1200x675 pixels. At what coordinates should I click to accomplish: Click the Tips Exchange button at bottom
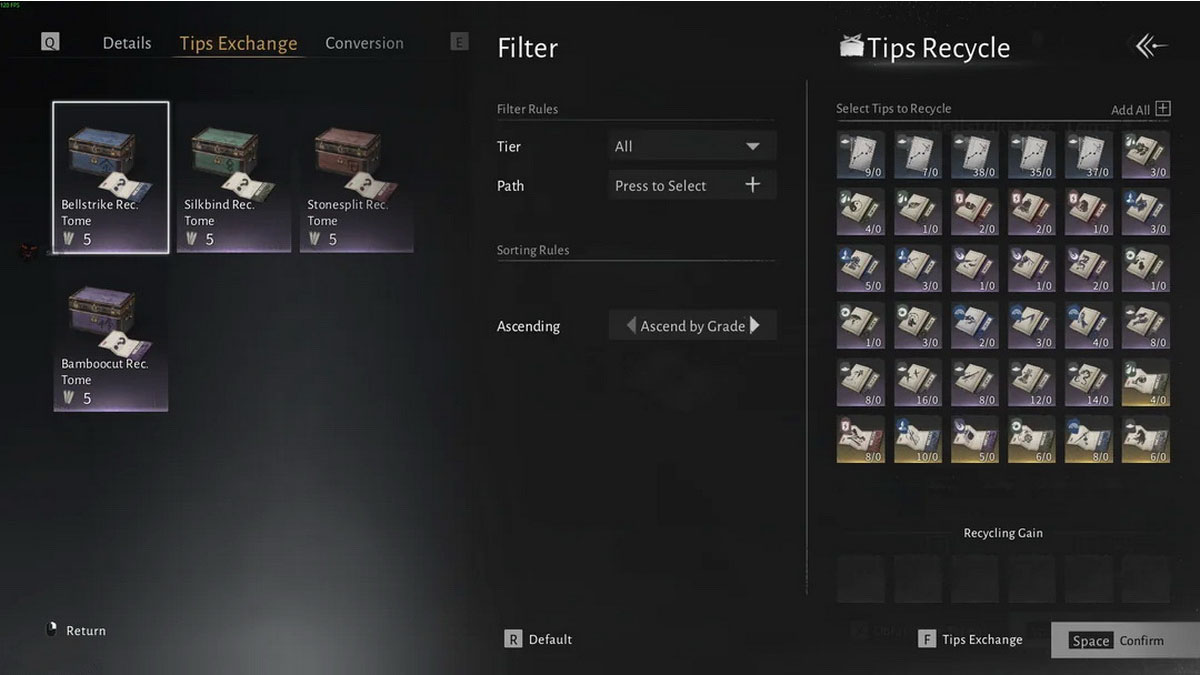971,639
